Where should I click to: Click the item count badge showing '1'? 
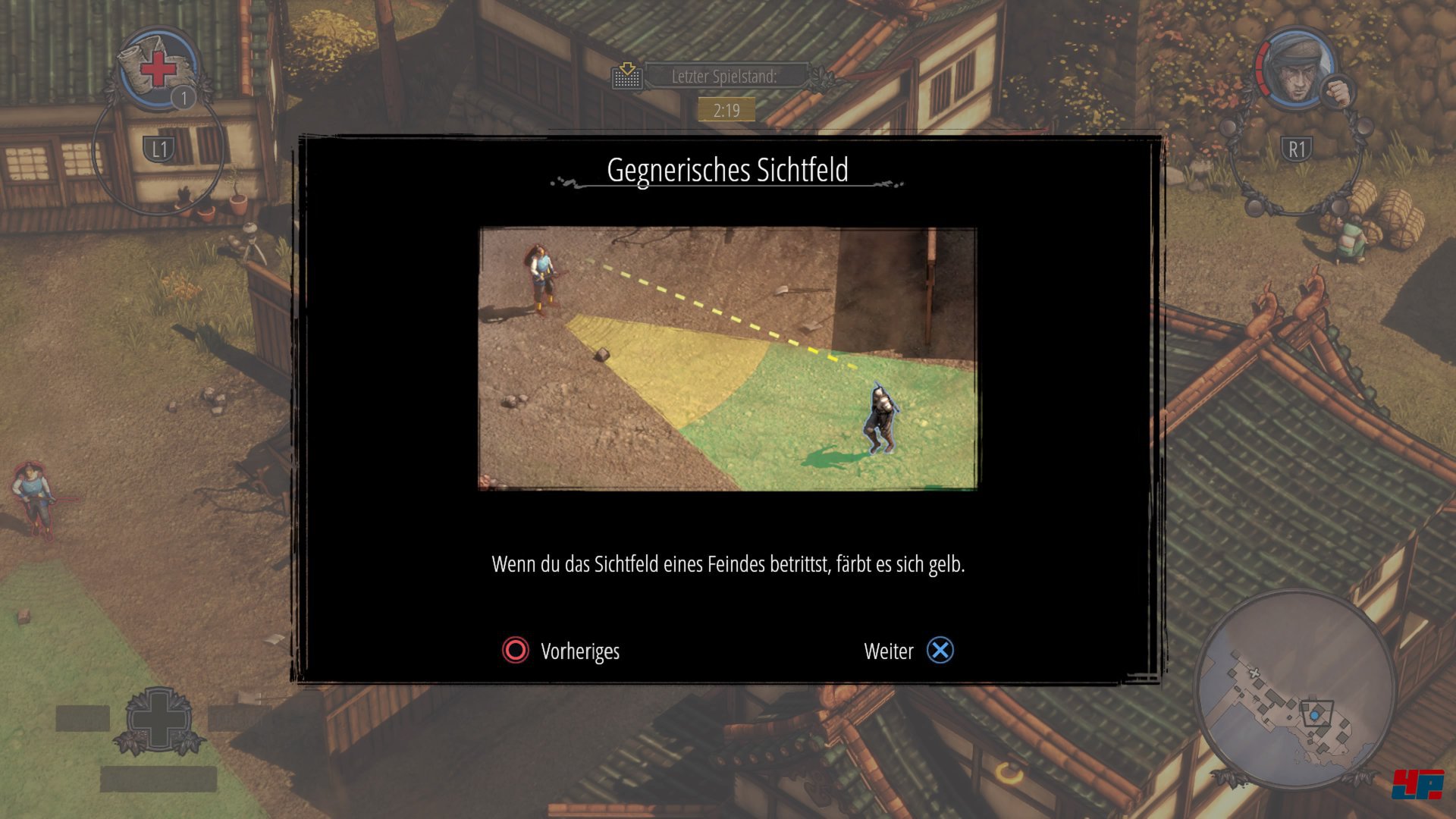coord(182,97)
